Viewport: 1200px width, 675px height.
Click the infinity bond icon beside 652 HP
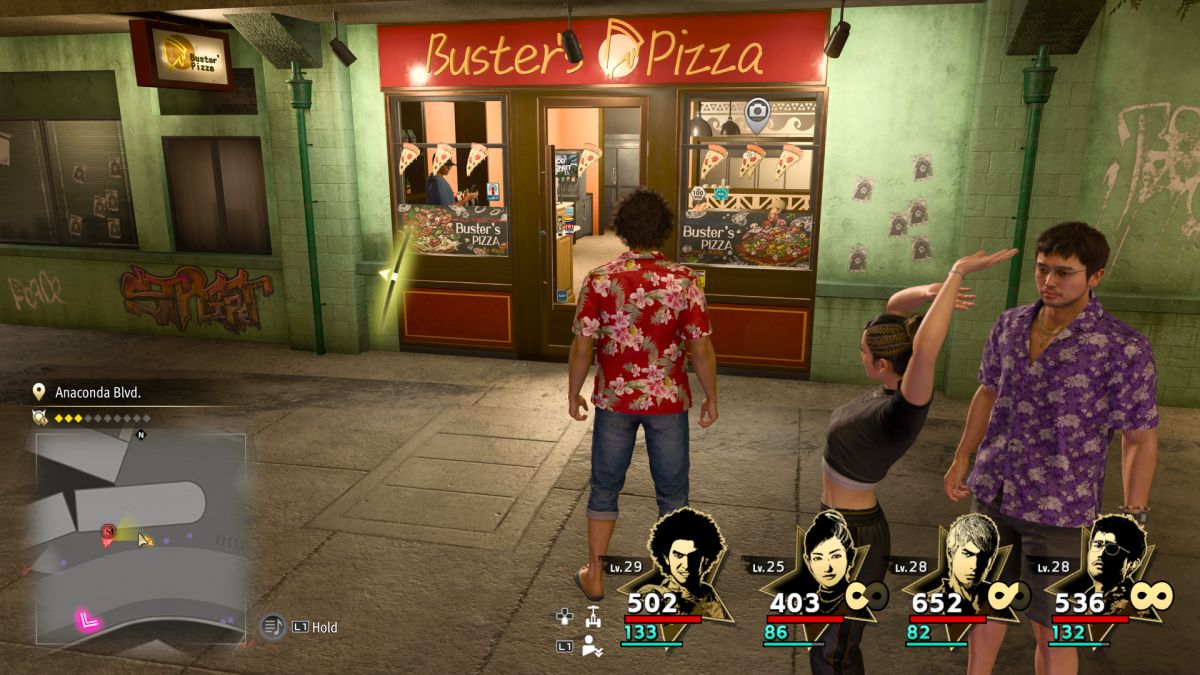(x=1006, y=596)
